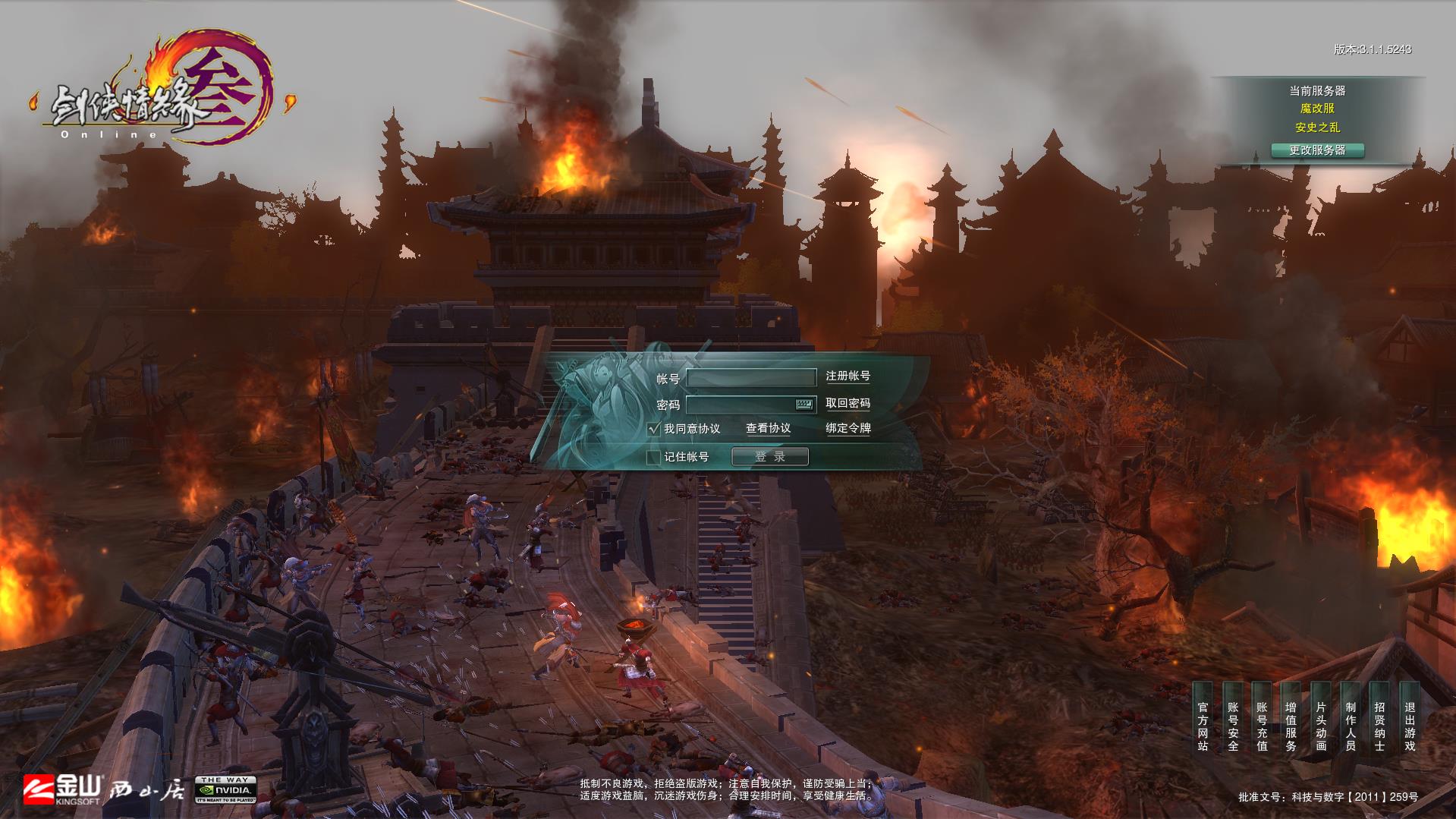
Task: Toggle the 我同意协议 agreement checkbox
Action: coord(654,429)
